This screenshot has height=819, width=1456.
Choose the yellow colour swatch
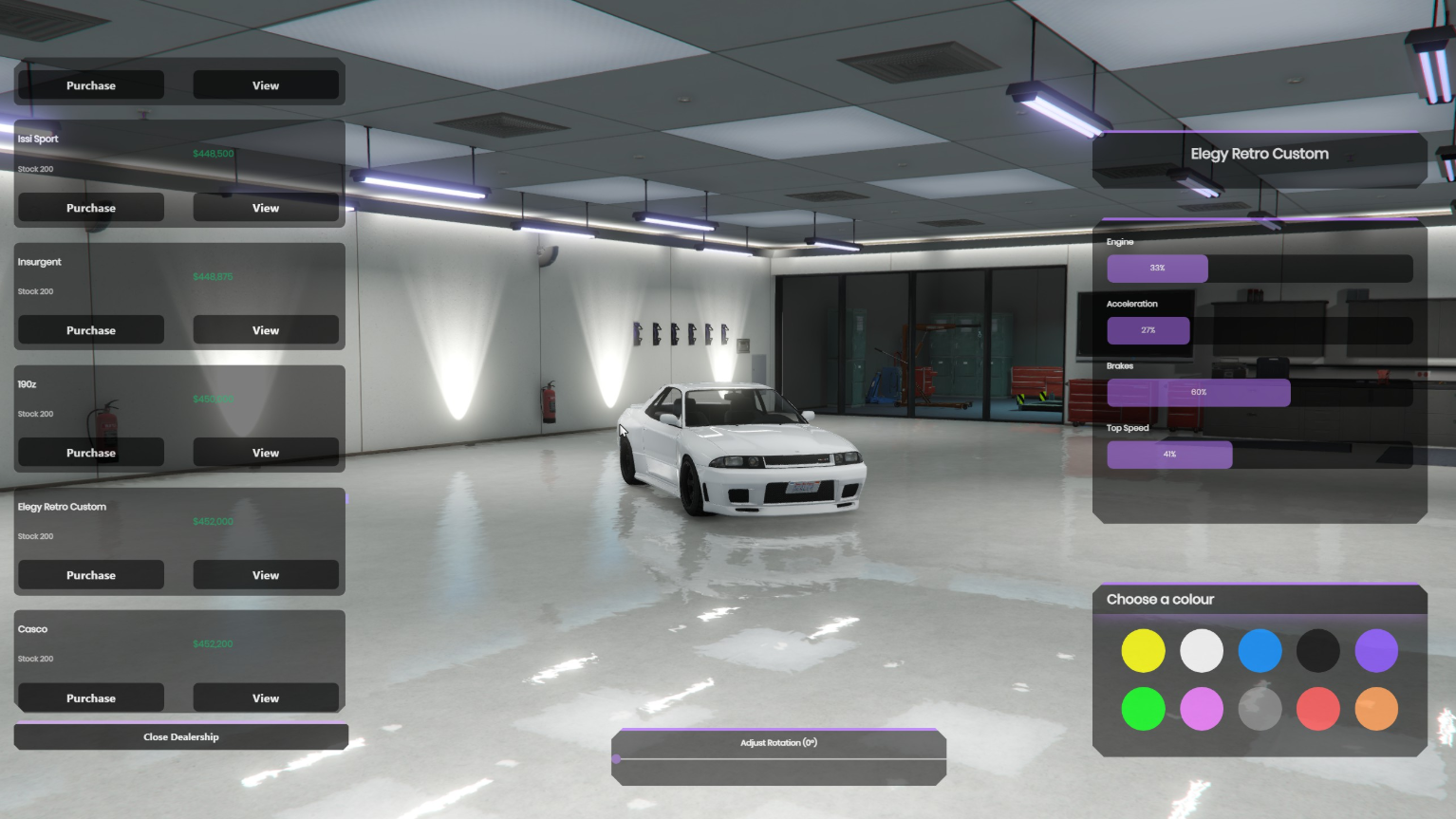[1143, 651]
